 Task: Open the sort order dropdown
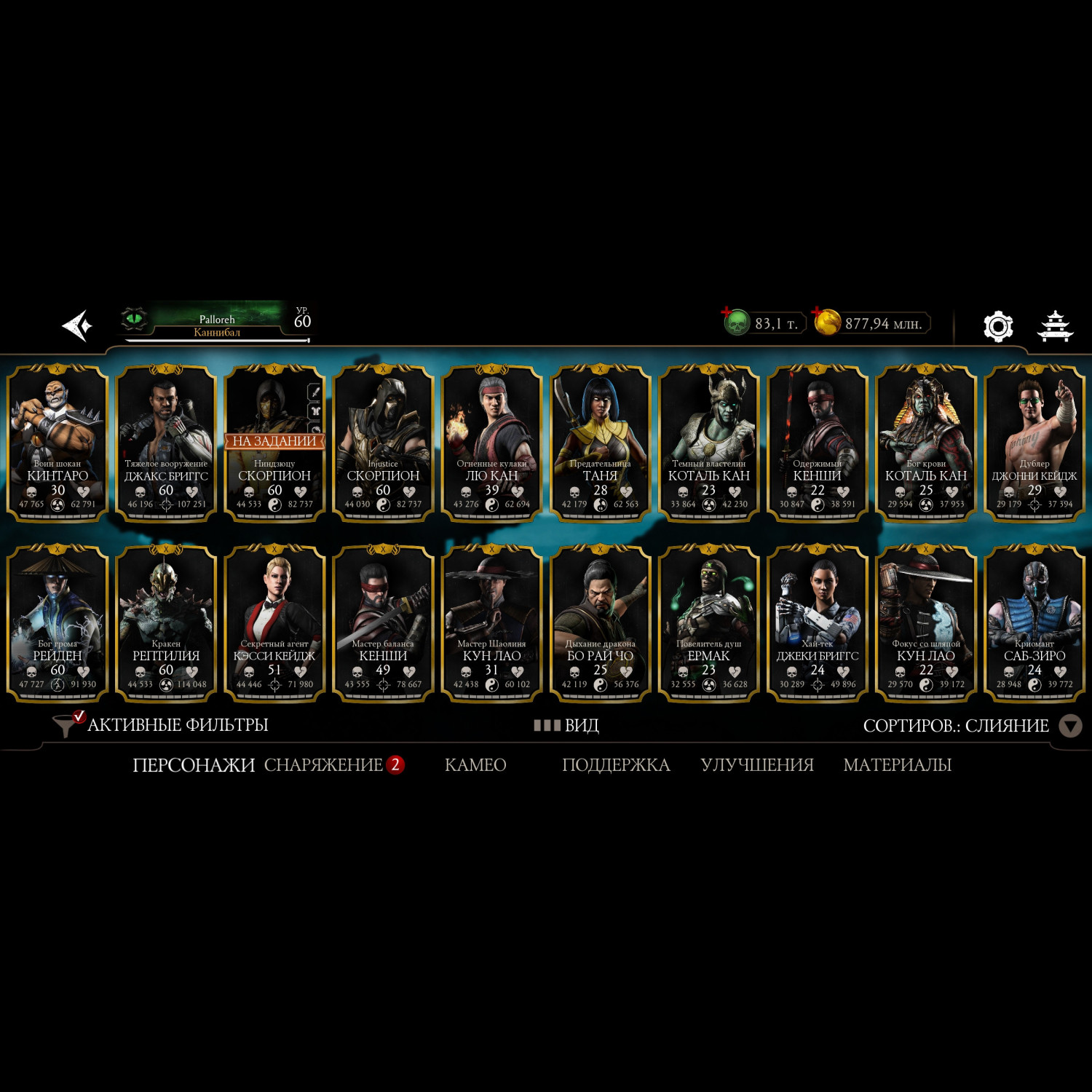pyautogui.click(x=1069, y=726)
